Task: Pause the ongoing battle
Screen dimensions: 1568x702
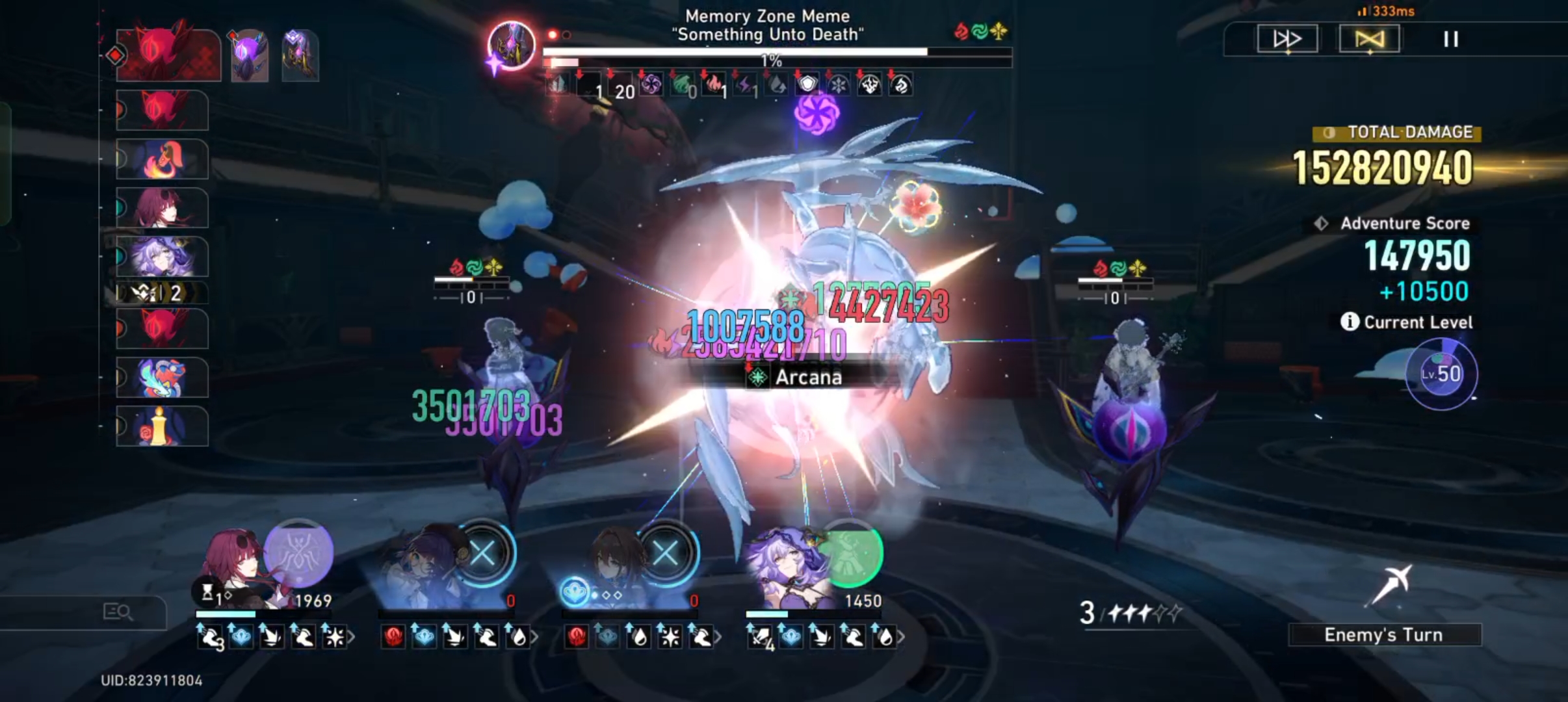Action: point(1450,40)
